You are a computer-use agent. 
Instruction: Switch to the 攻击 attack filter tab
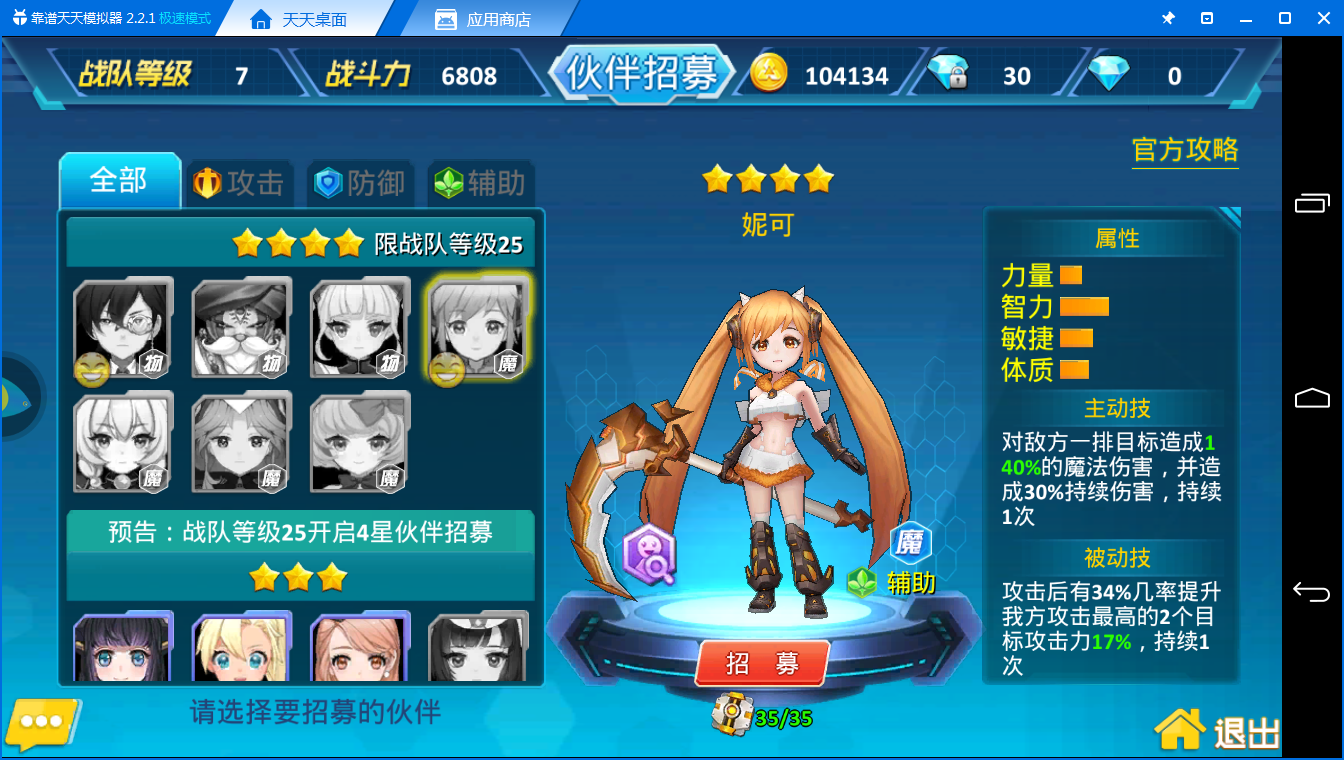click(239, 182)
